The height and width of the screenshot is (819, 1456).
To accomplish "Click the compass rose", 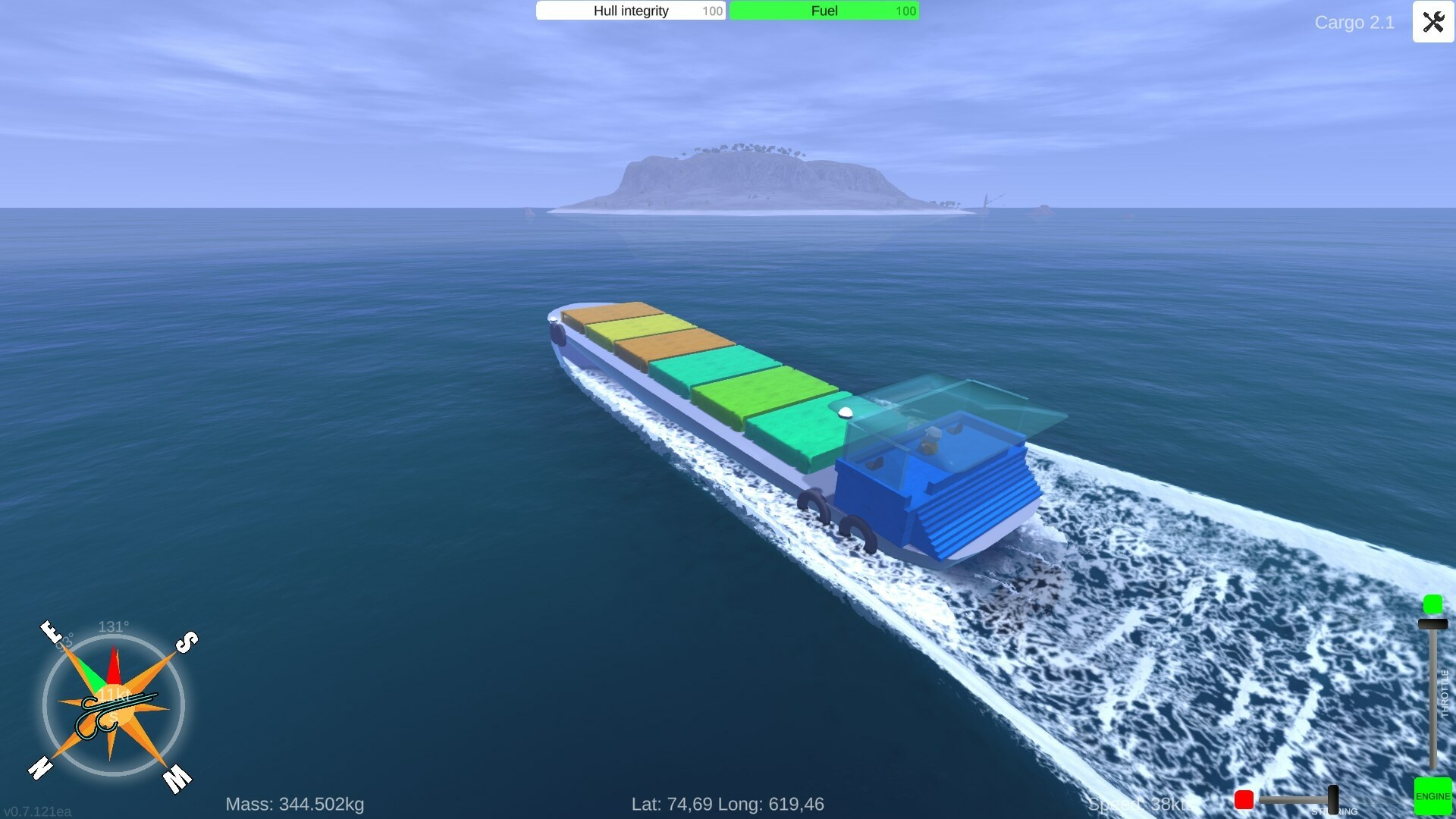I will [x=114, y=705].
